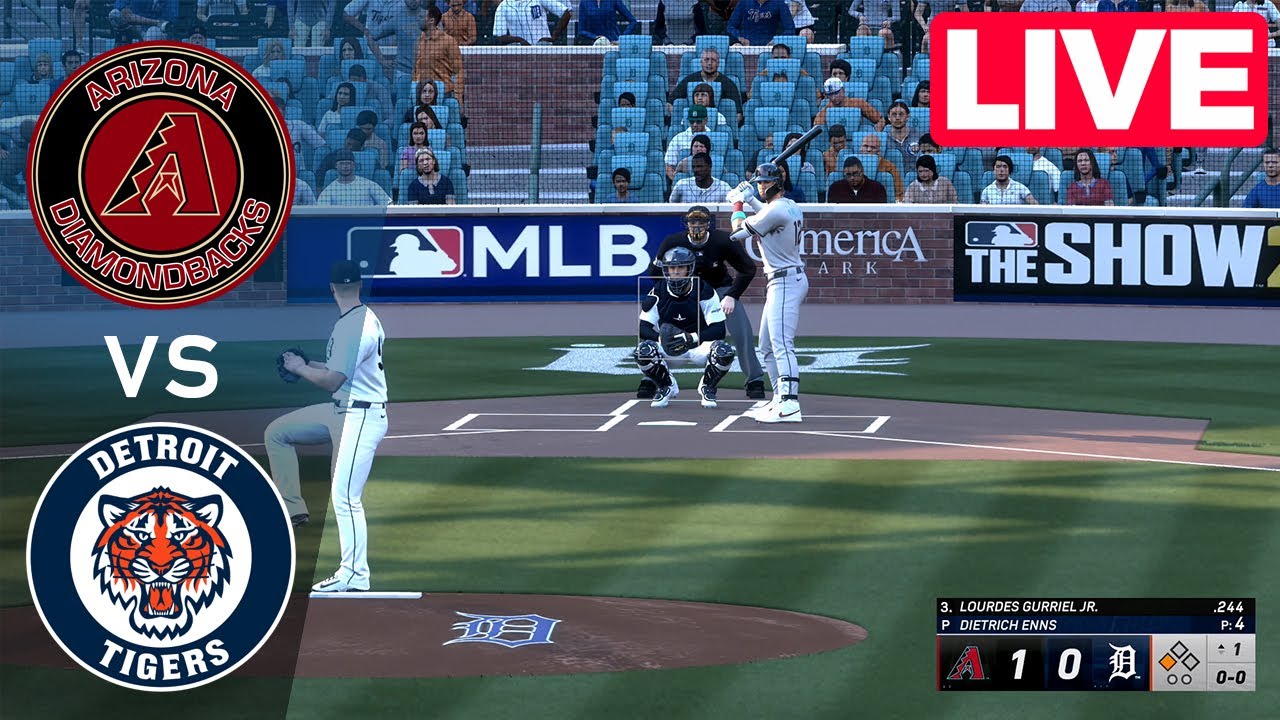This screenshot has width=1280, height=720.
Task: Expand the inning counter showing 1
Action: (1236, 651)
